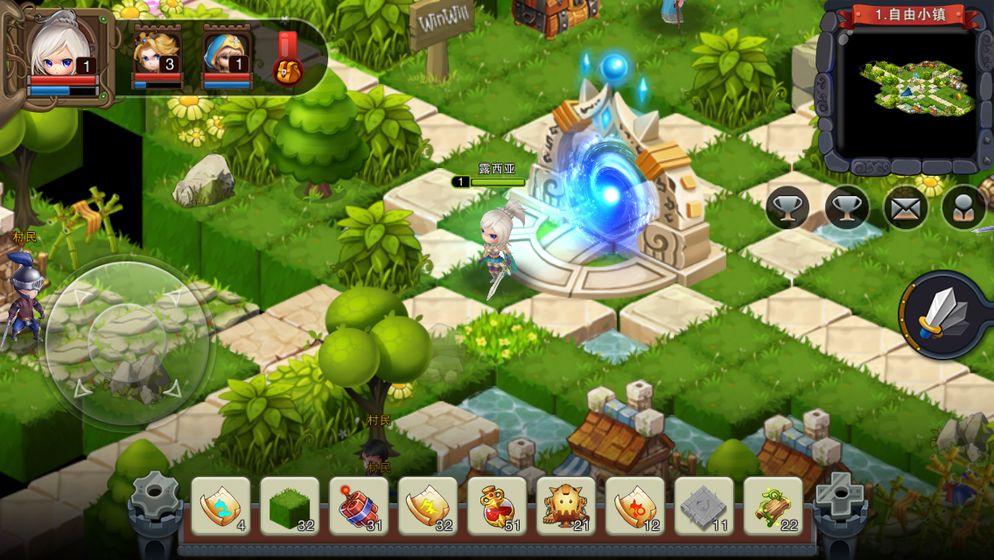
Task: Use the red potion slot
Action: coord(496,505)
